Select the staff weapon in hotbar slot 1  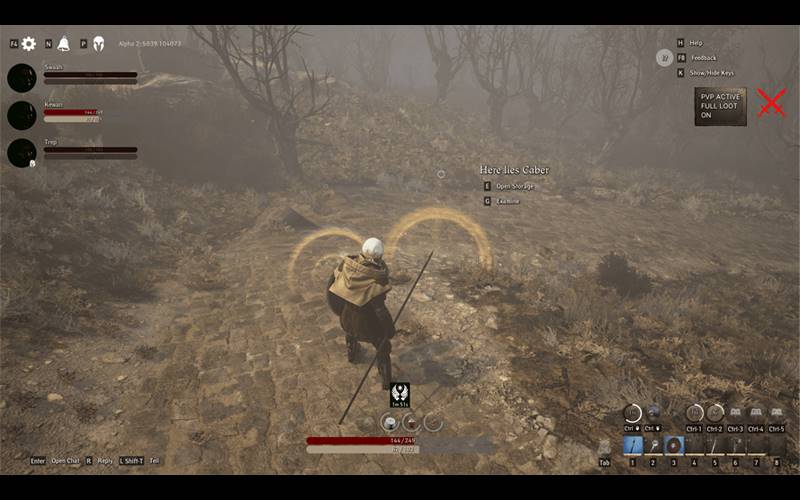coord(633,445)
